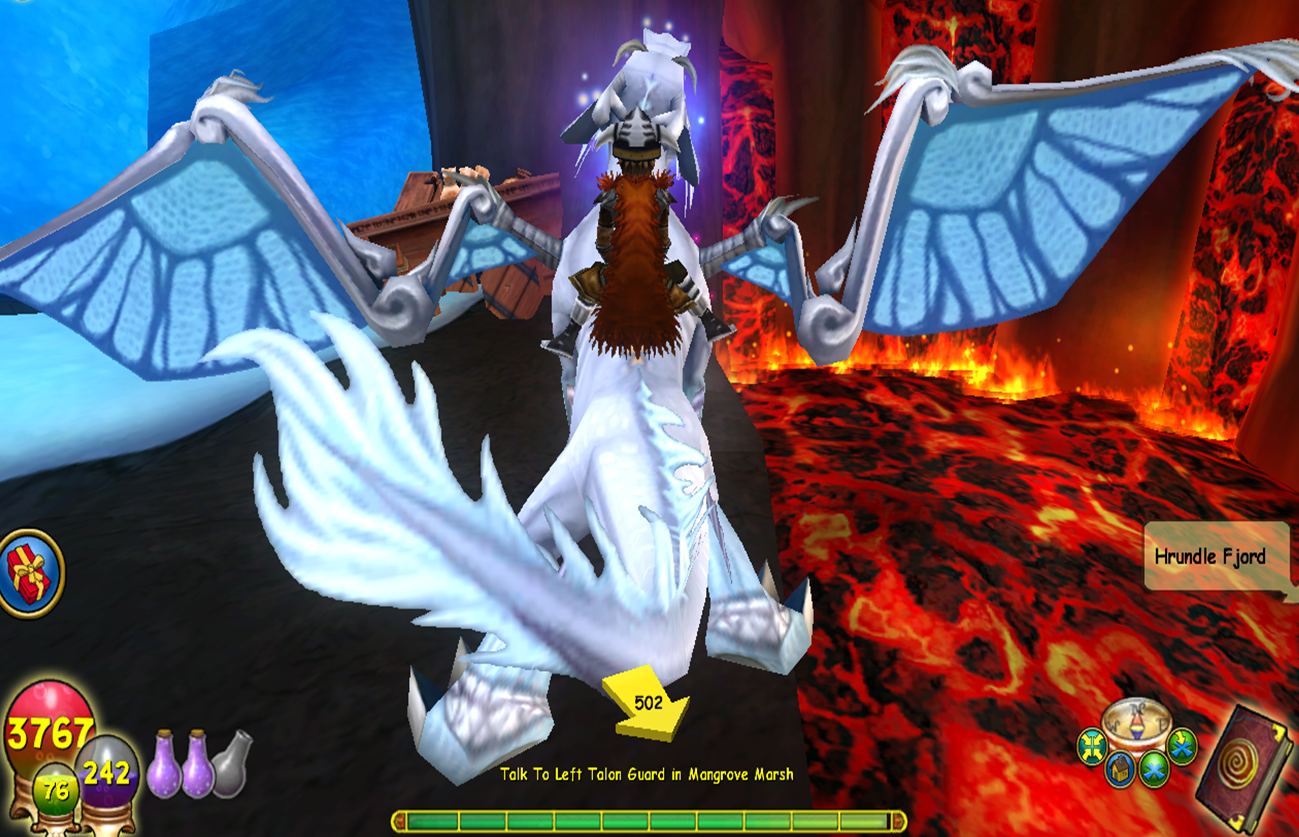
Task: Select the Go Home house icon
Action: [x=1120, y=769]
